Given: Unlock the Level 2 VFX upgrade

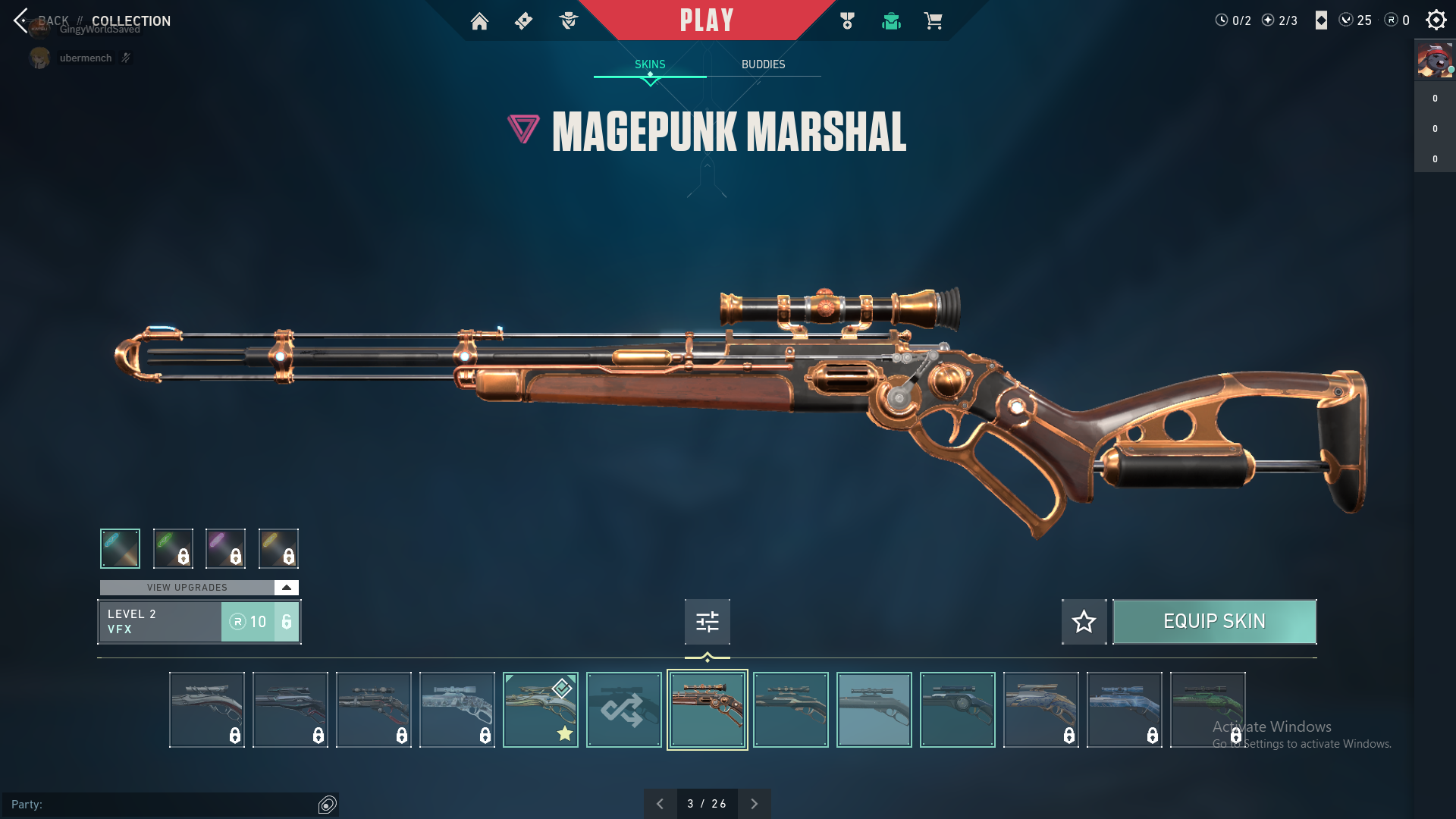Looking at the screenshot, I should point(259,622).
